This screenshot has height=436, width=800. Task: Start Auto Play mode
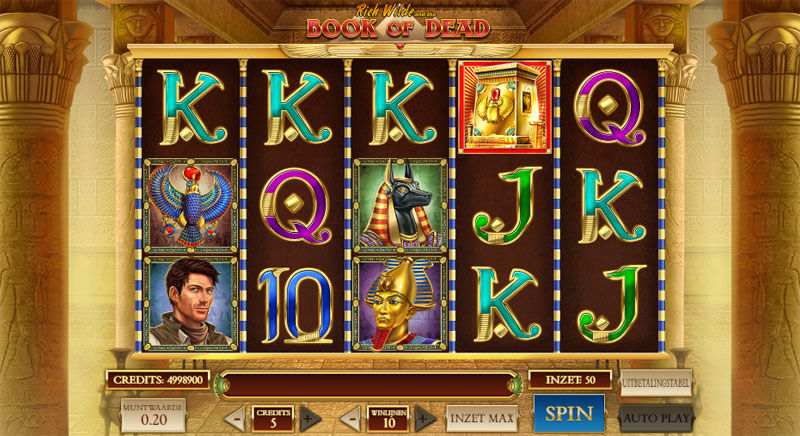(x=655, y=416)
